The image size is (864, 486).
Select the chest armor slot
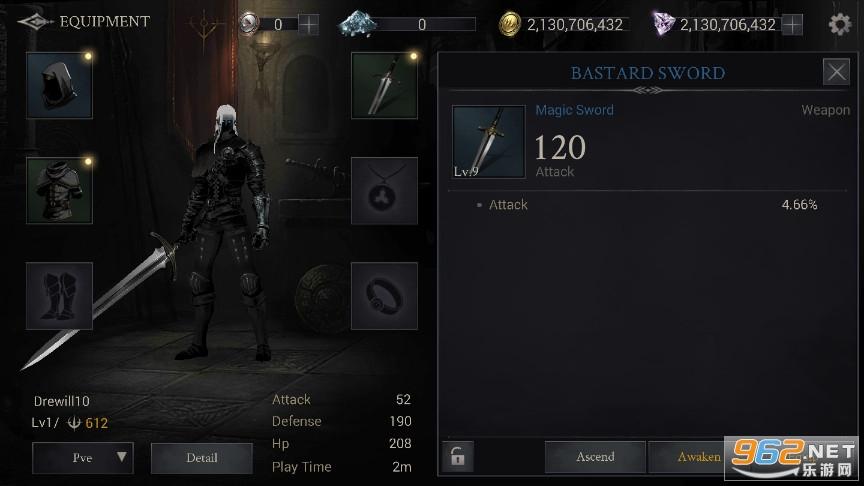(59, 190)
